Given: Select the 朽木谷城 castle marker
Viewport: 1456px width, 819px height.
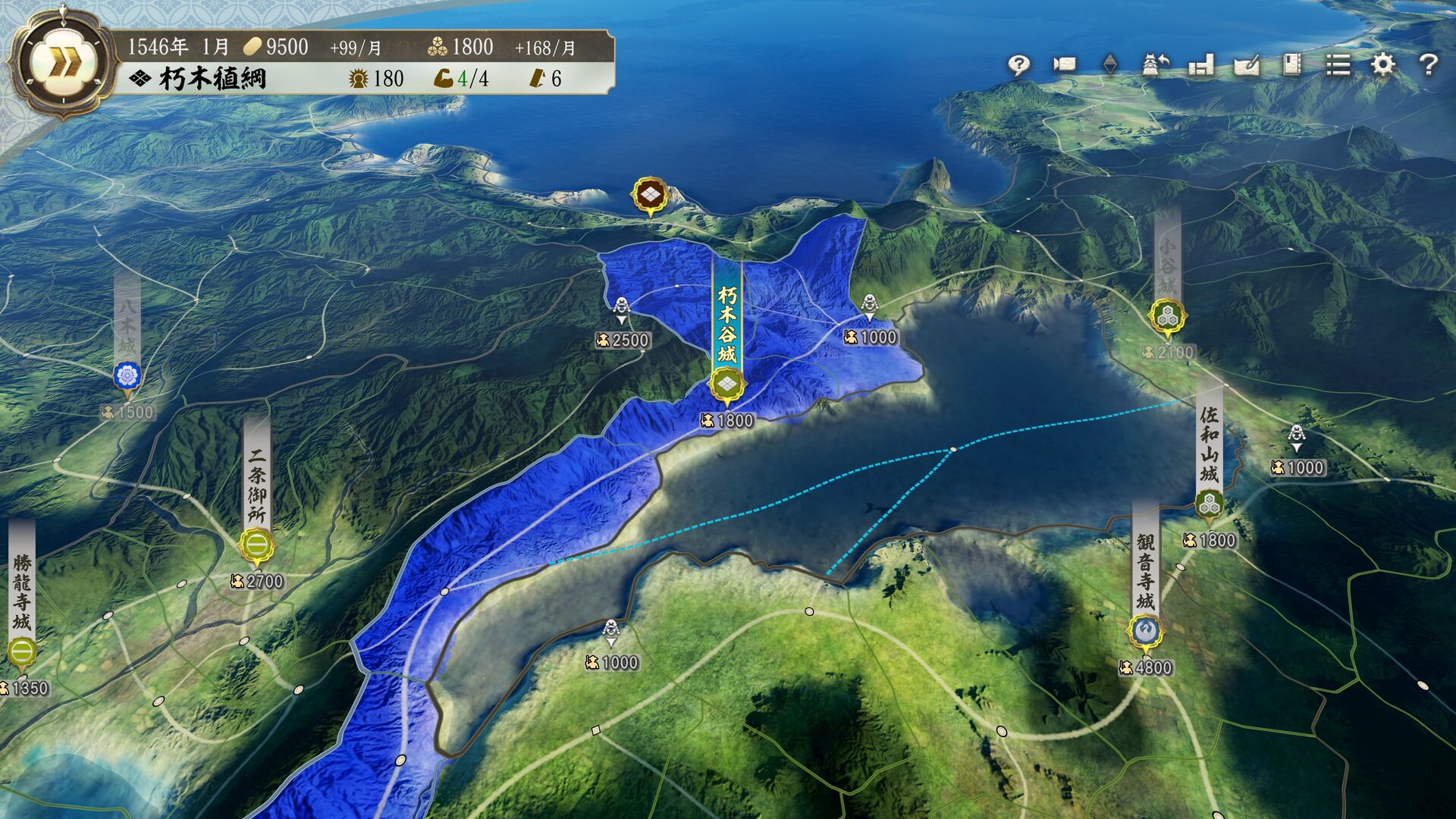Looking at the screenshot, I should click(x=727, y=385).
